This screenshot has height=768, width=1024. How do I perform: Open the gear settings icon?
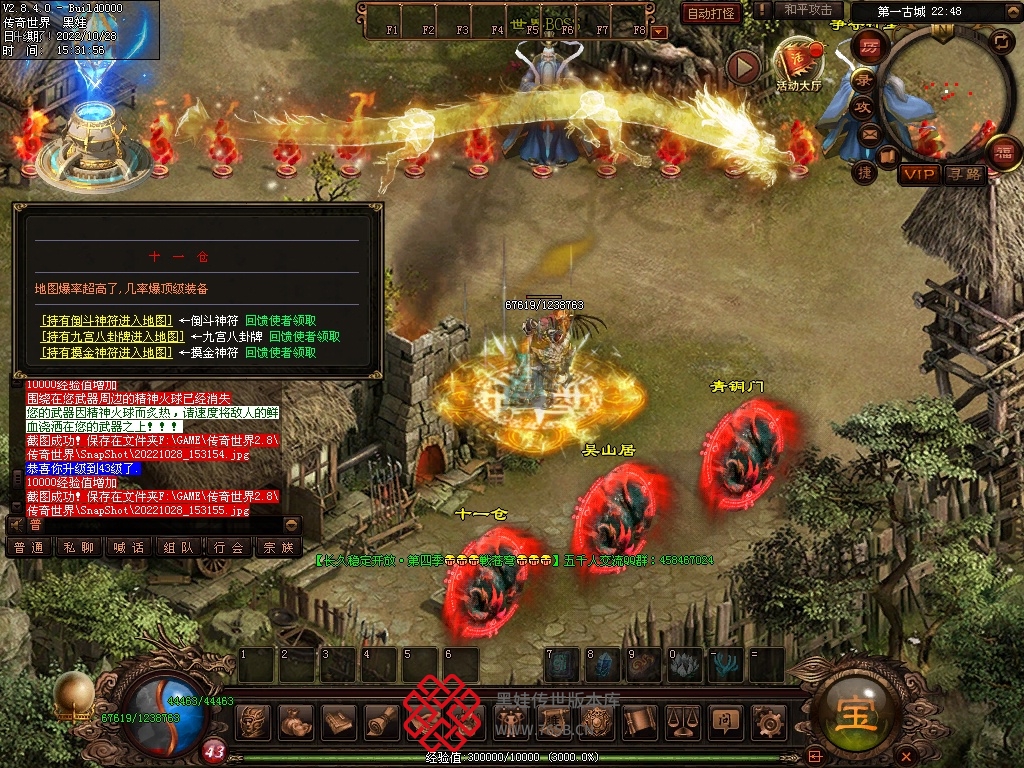click(768, 720)
